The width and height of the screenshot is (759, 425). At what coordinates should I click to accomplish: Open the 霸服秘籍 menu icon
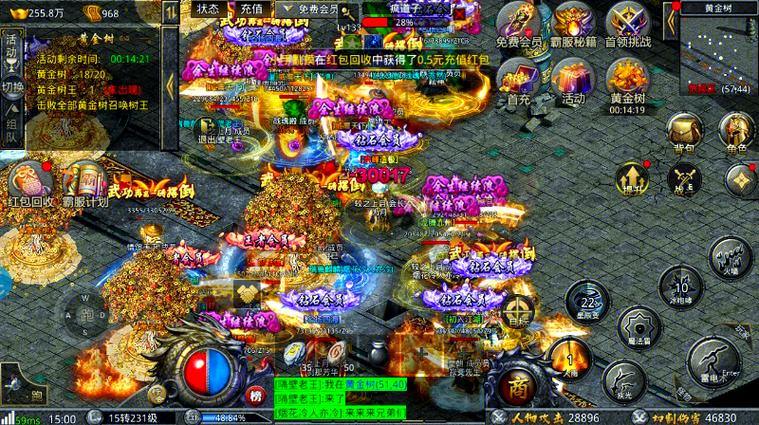click(574, 22)
